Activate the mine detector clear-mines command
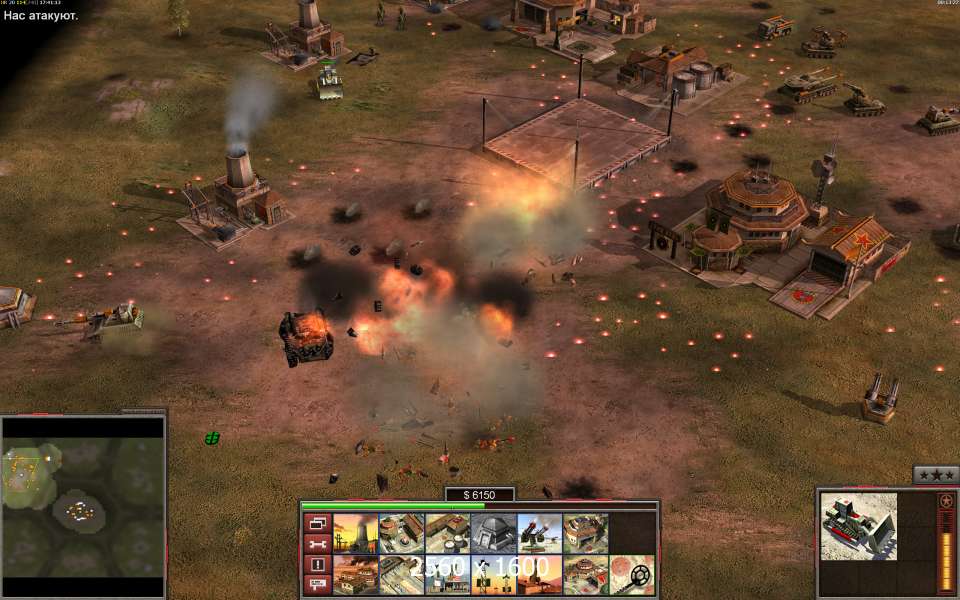 (631, 575)
